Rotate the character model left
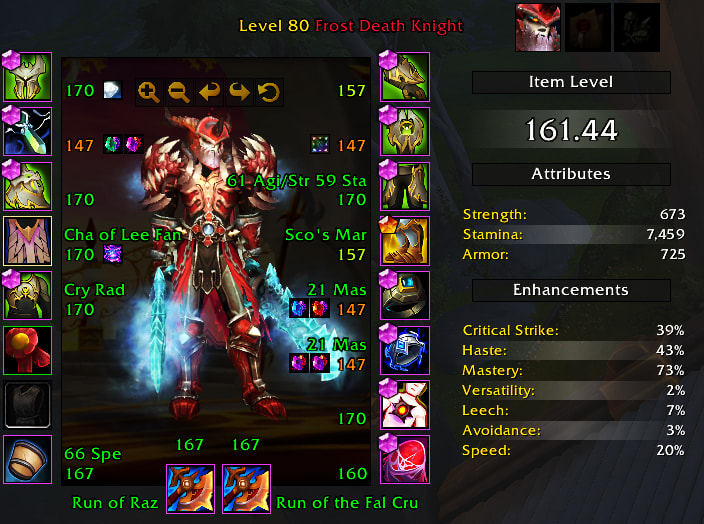 point(208,92)
